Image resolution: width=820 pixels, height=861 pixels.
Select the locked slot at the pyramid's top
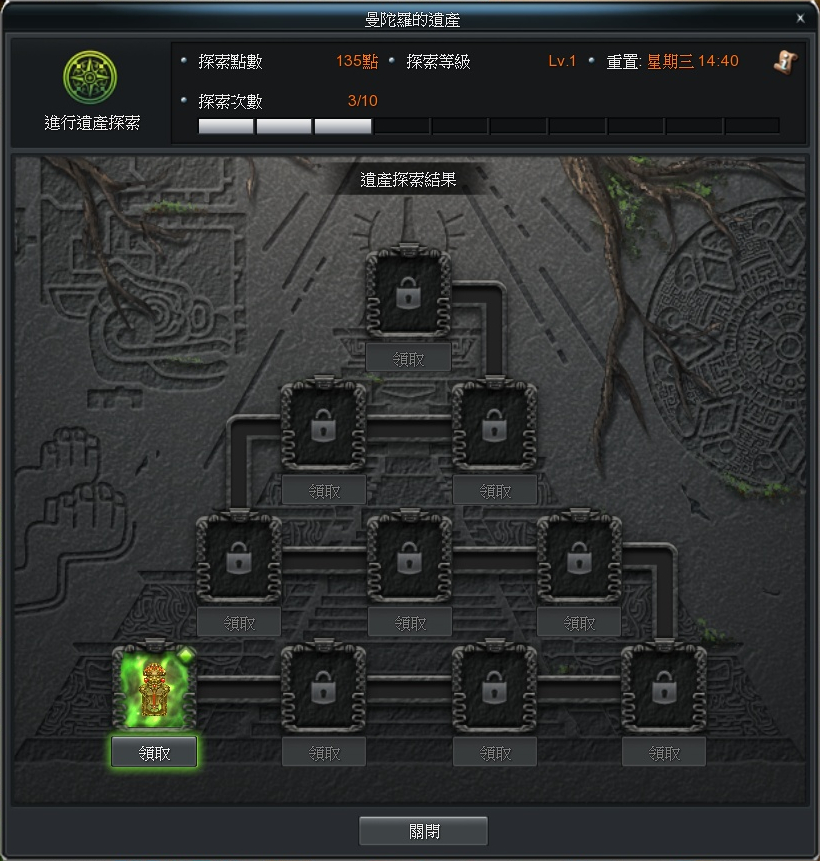pos(408,293)
